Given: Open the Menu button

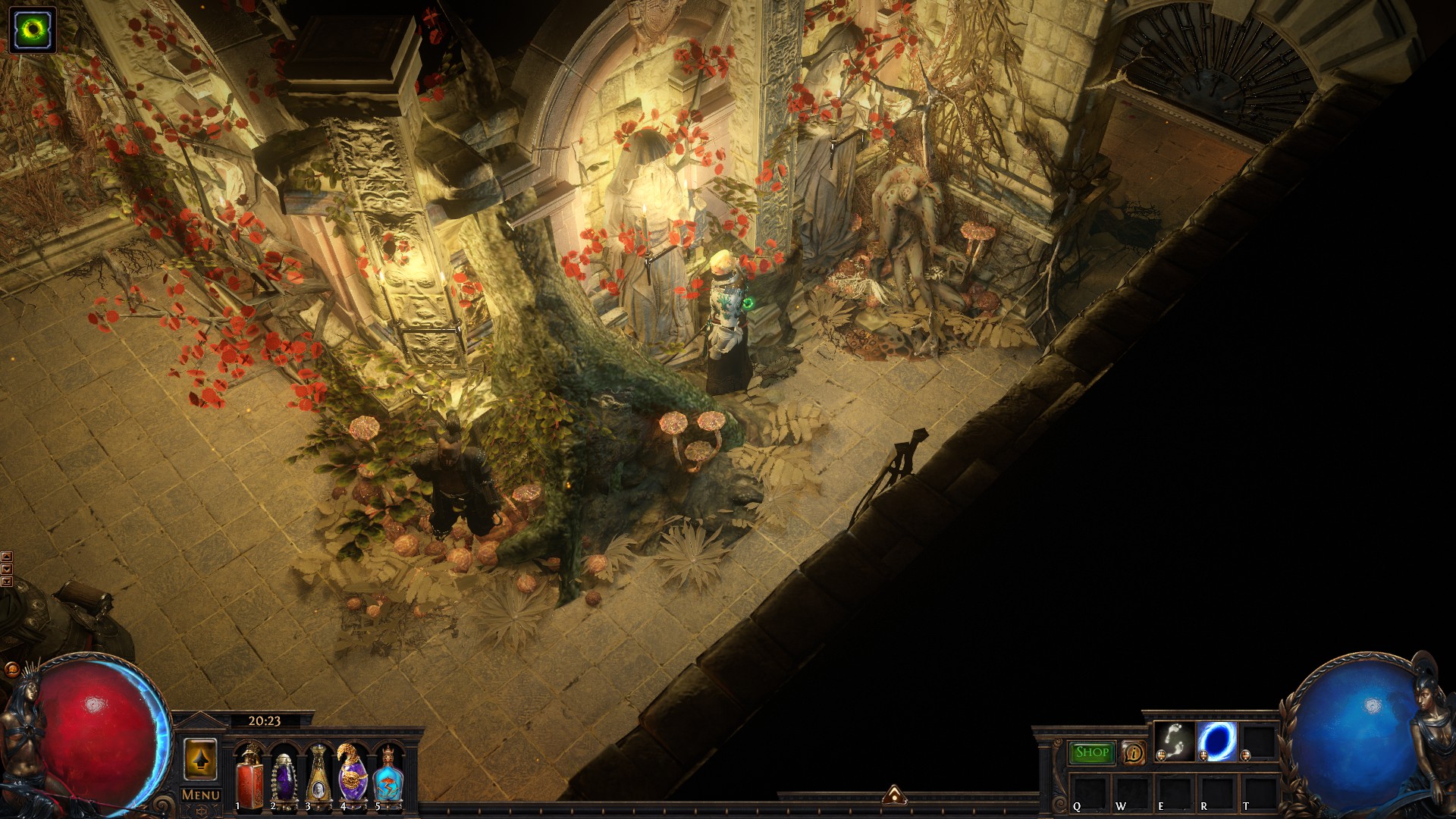Looking at the screenshot, I should click(201, 795).
